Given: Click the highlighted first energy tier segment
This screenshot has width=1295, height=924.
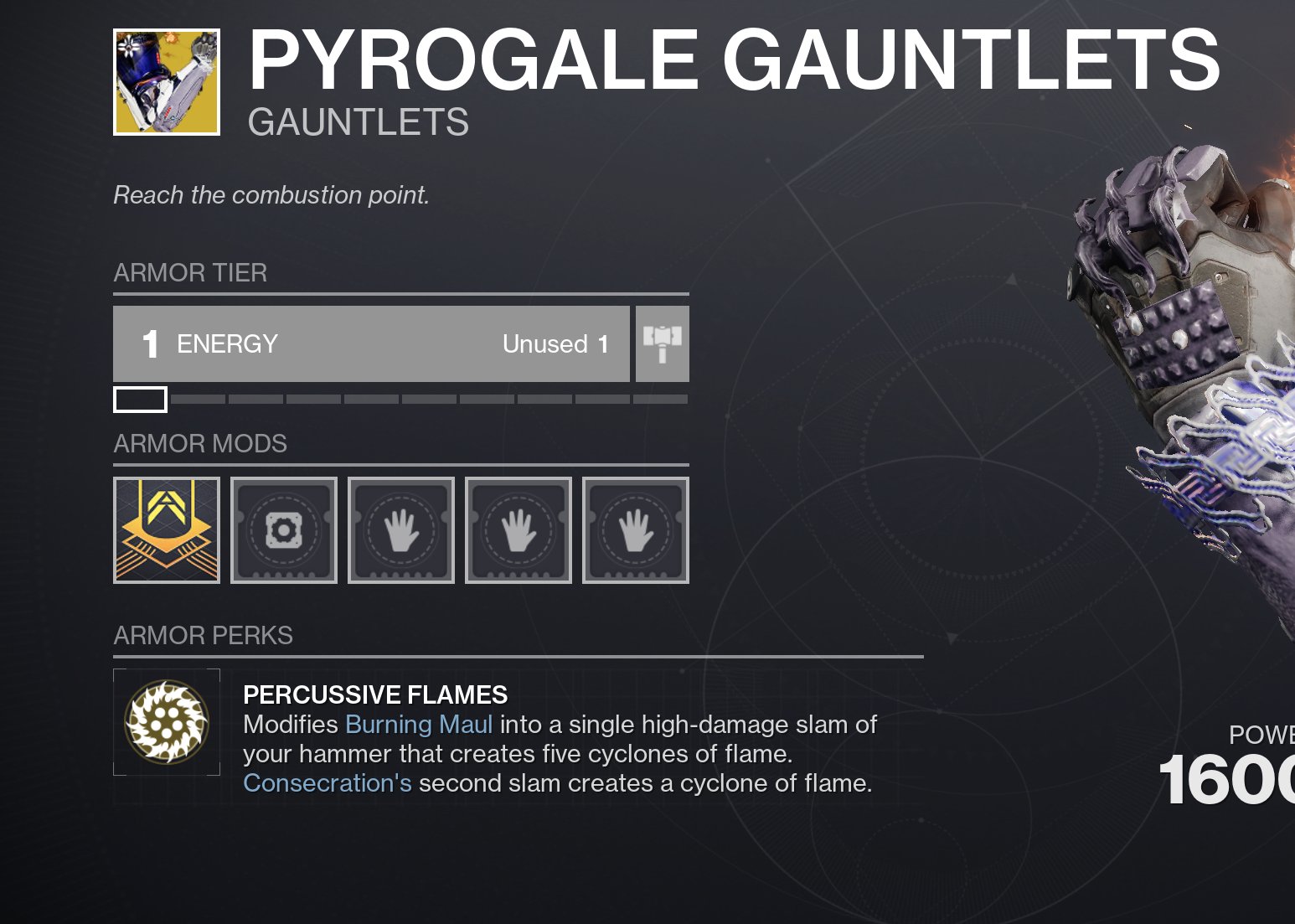Looking at the screenshot, I should click(139, 400).
